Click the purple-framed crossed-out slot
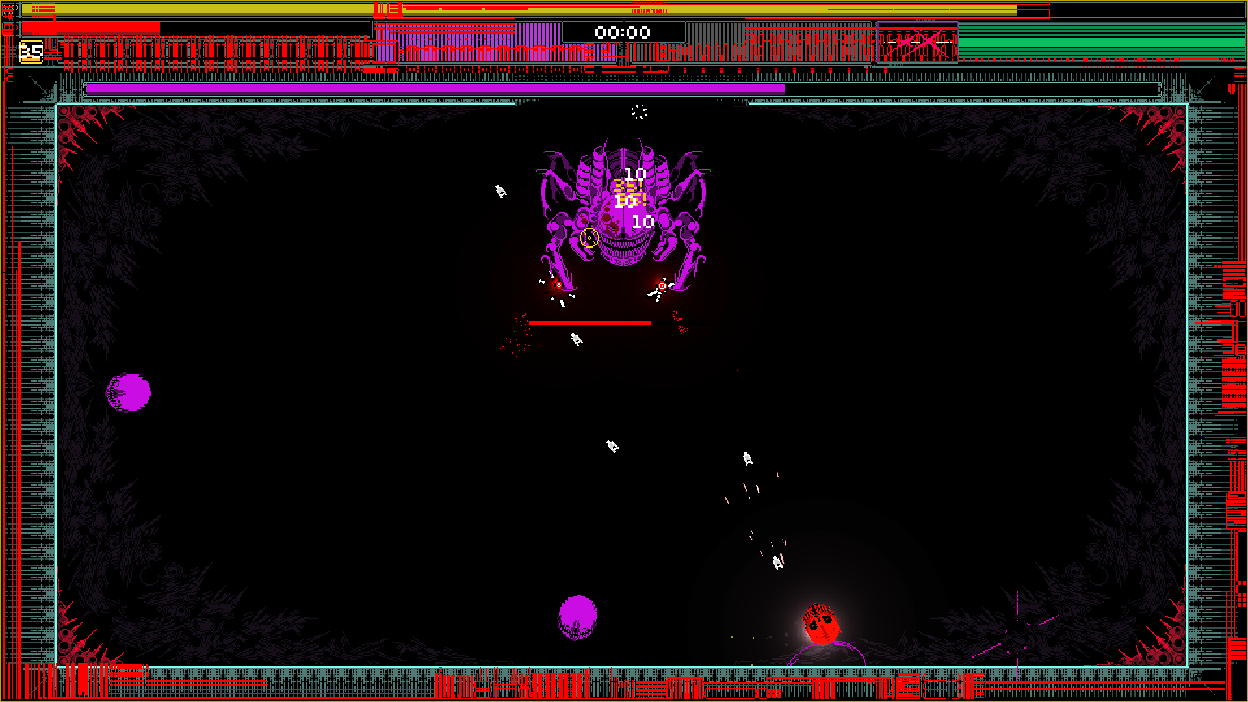The height and width of the screenshot is (702, 1248). point(916,43)
